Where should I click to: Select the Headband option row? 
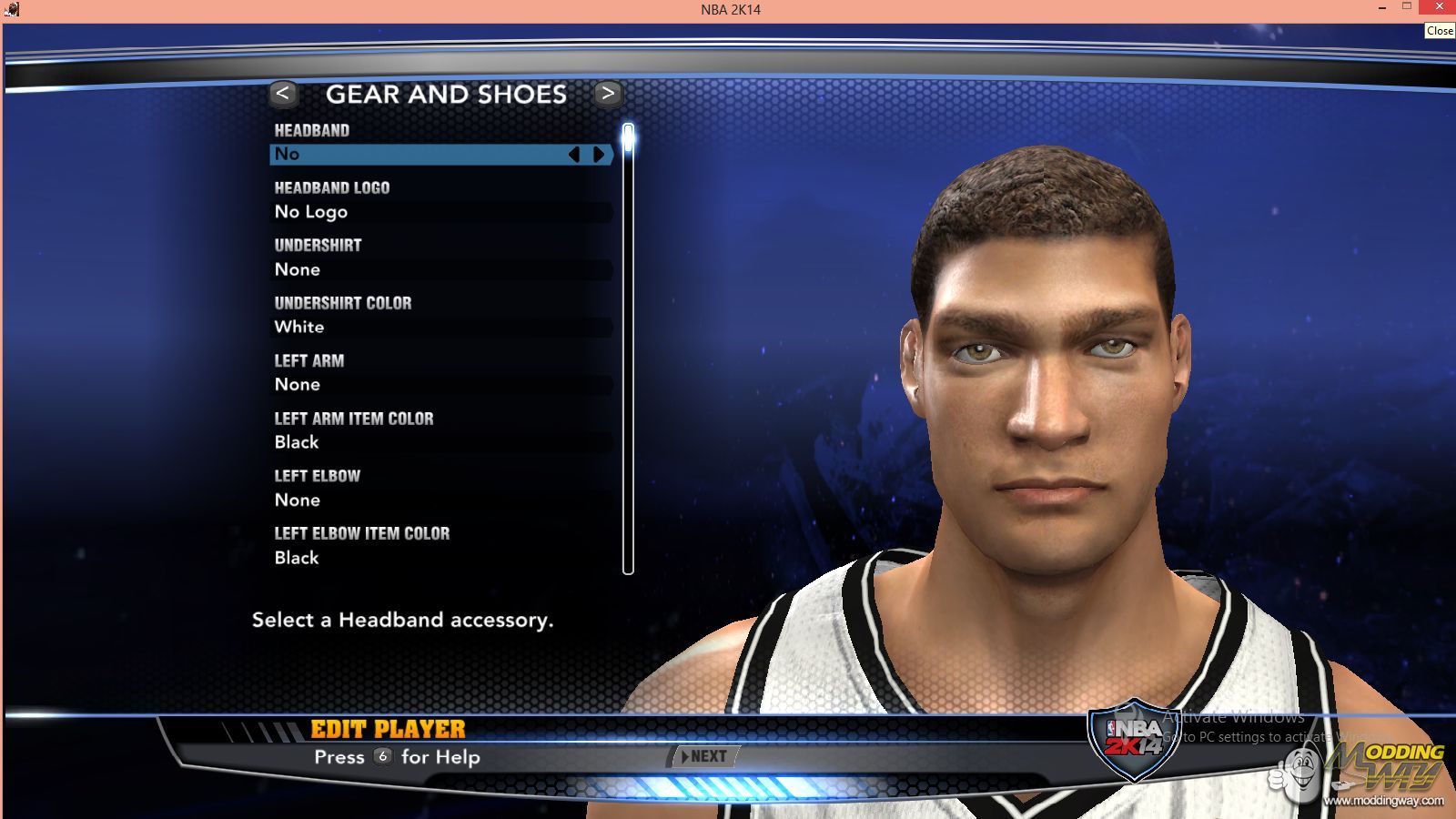(419, 155)
